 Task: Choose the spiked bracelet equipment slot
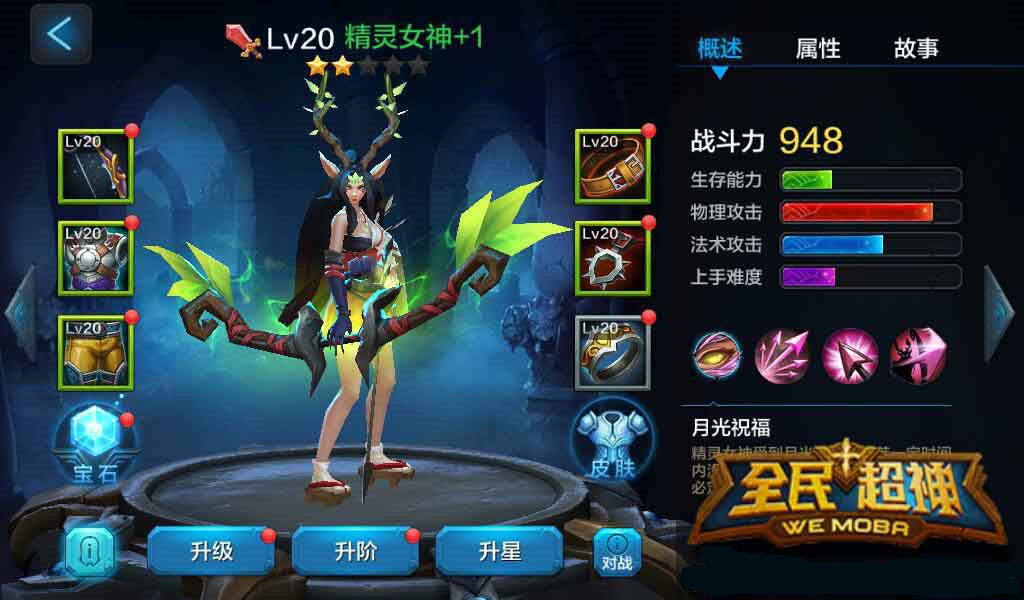[x=612, y=258]
